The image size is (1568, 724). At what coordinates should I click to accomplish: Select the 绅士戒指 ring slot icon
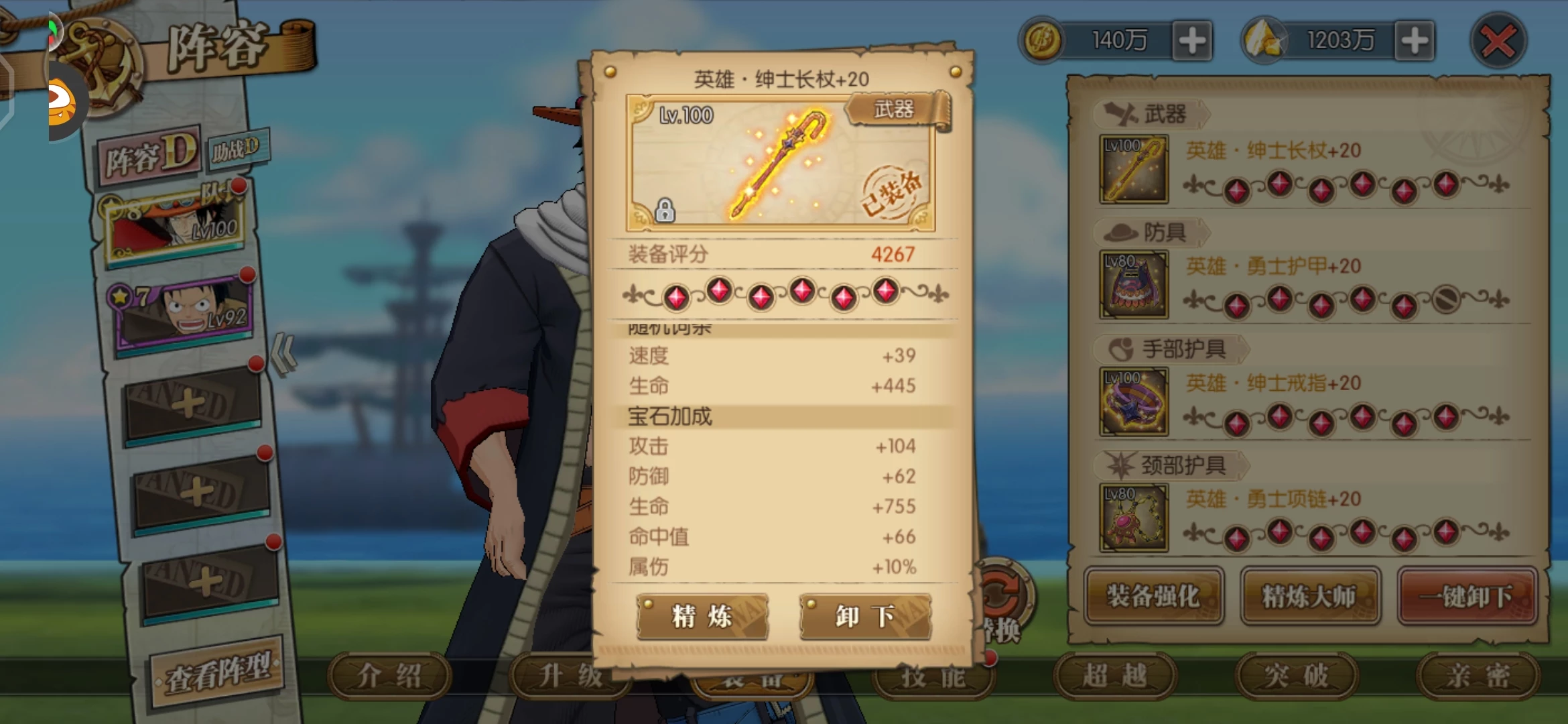click(1134, 402)
